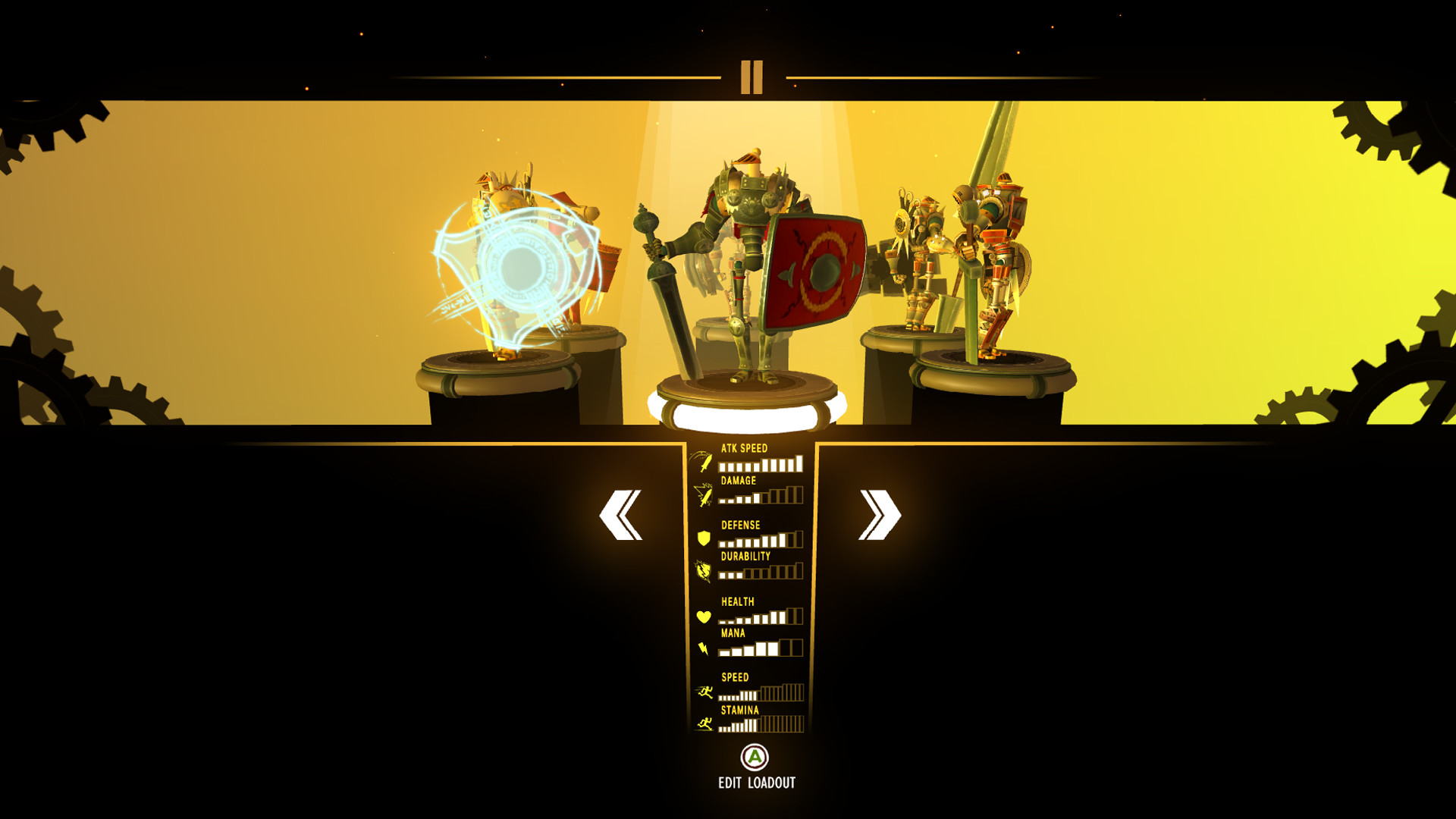Click the Mana lightning bolt icon
The image size is (1456, 819).
click(x=704, y=648)
